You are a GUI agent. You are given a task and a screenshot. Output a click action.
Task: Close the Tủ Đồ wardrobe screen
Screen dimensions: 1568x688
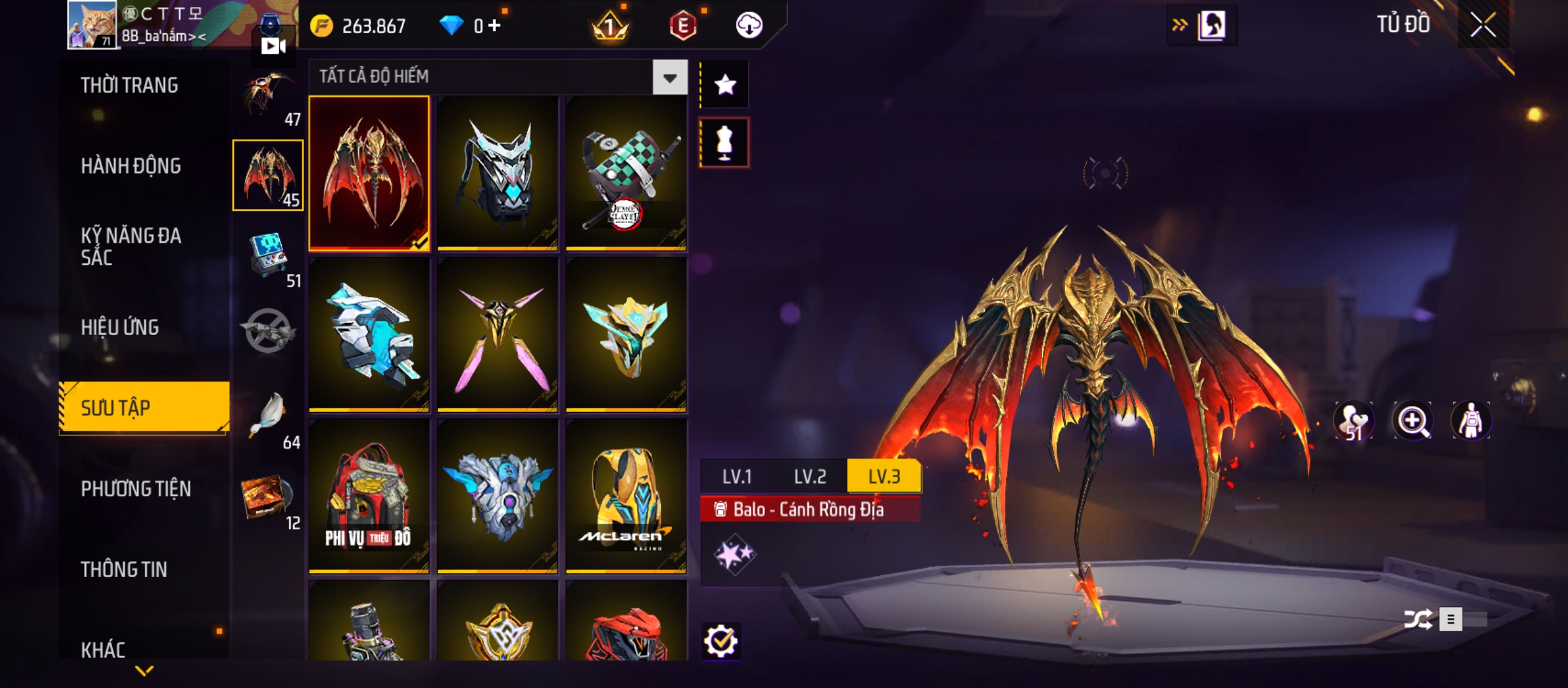pos(1483,25)
